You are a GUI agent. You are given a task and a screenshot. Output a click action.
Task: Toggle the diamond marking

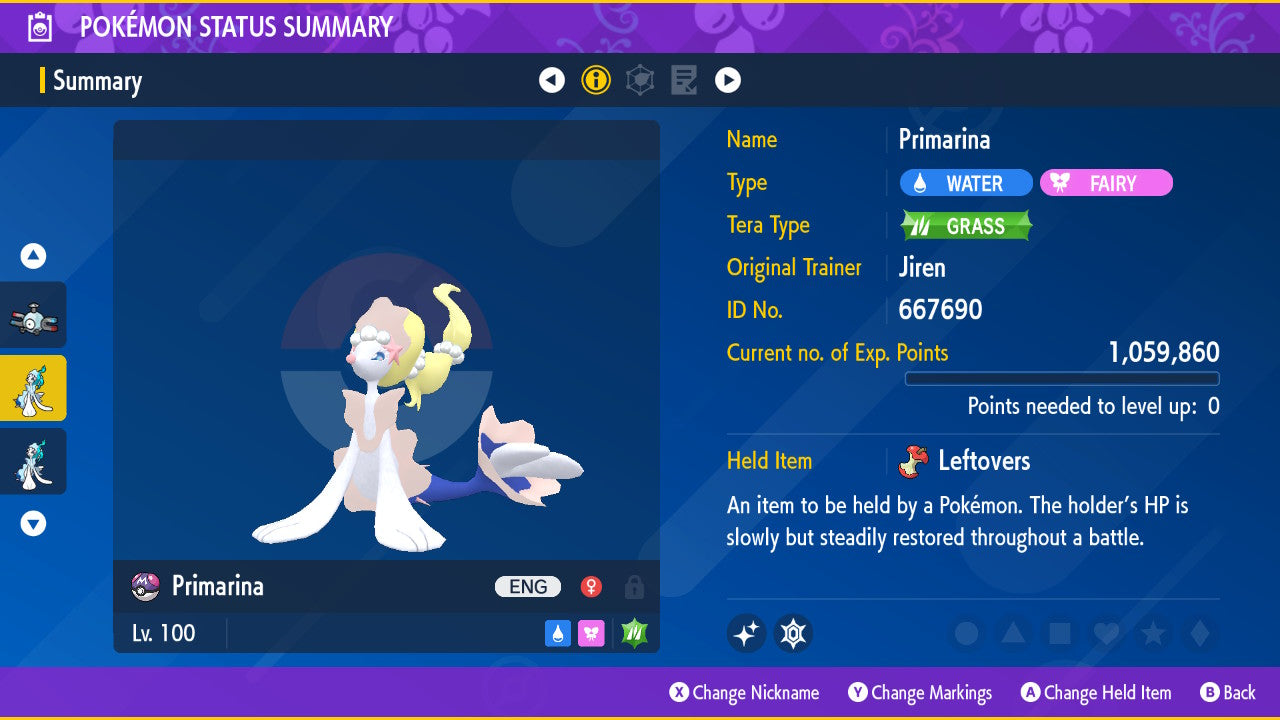pyautogui.click(x=1197, y=633)
